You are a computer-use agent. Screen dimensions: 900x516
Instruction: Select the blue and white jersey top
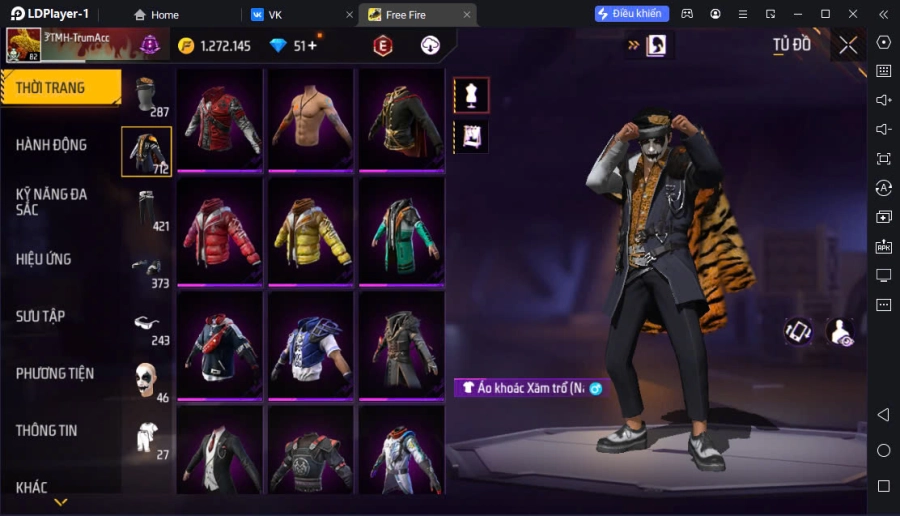tap(310, 345)
